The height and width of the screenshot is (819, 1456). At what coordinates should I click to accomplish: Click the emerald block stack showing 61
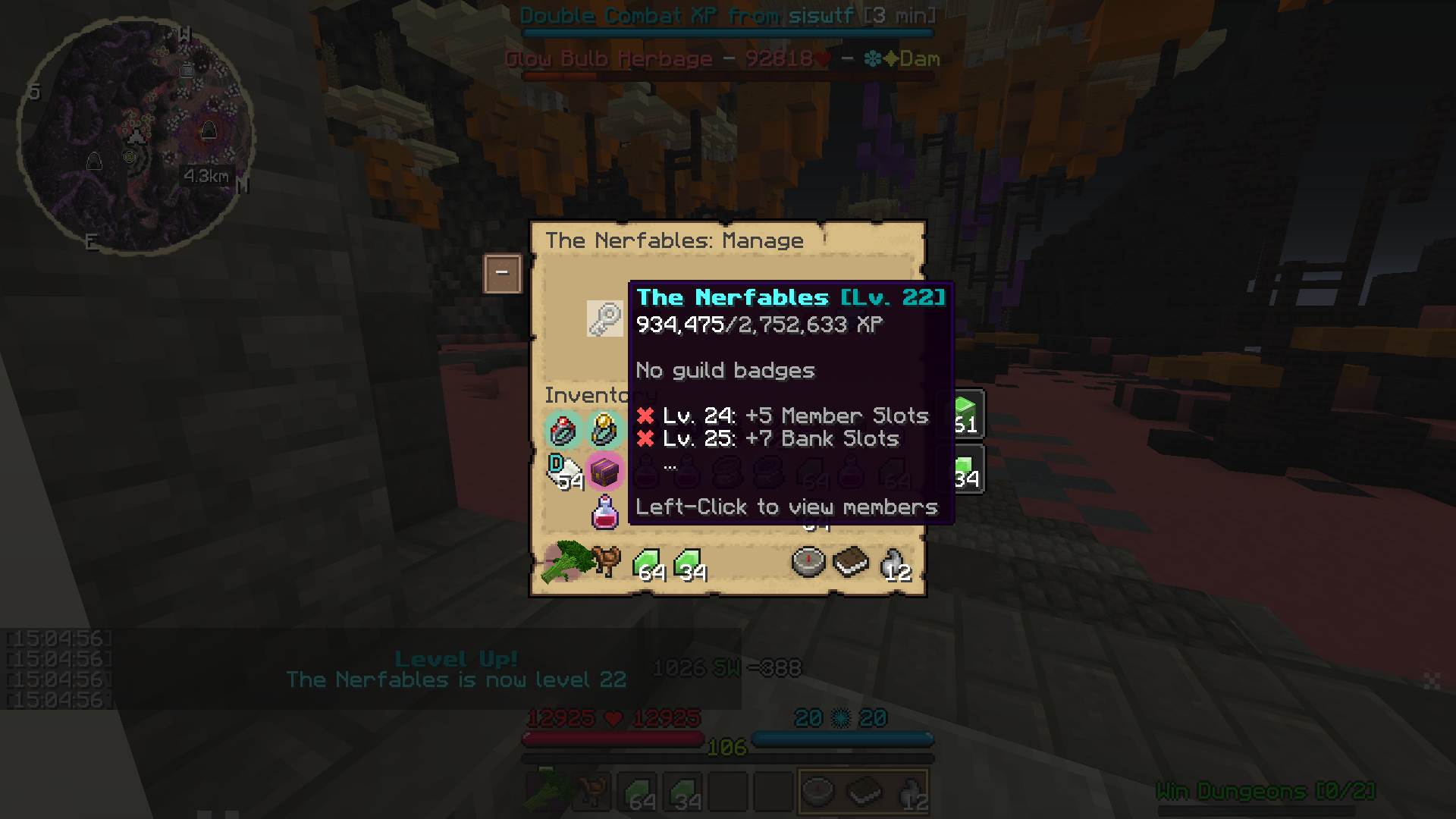pyautogui.click(x=965, y=414)
